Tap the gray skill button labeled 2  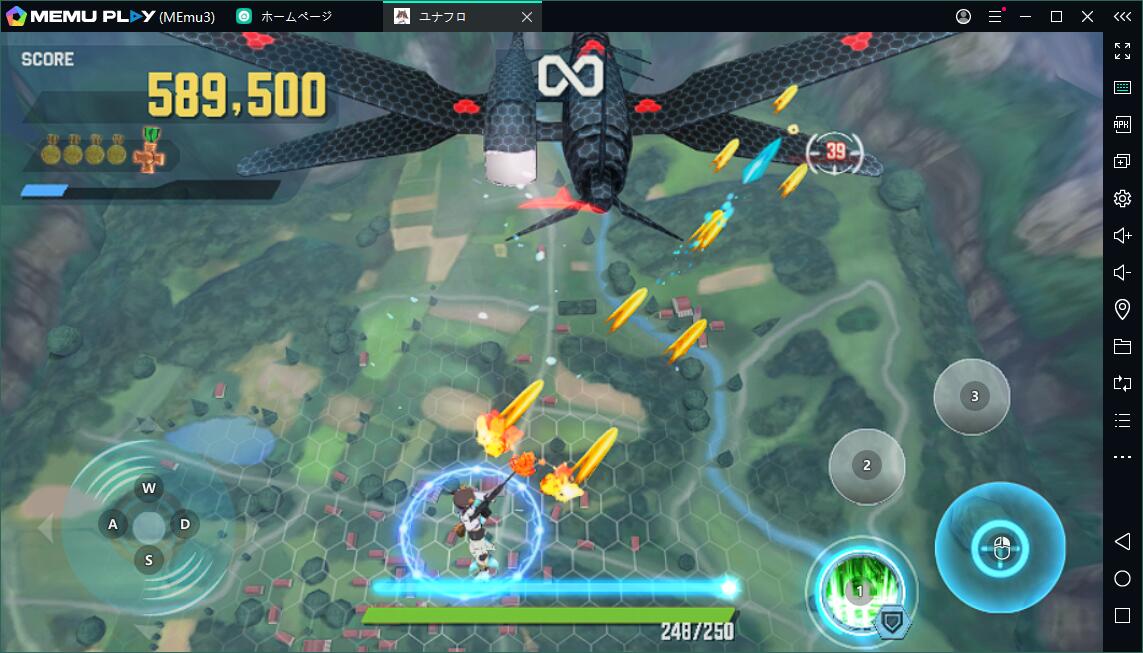coord(866,466)
